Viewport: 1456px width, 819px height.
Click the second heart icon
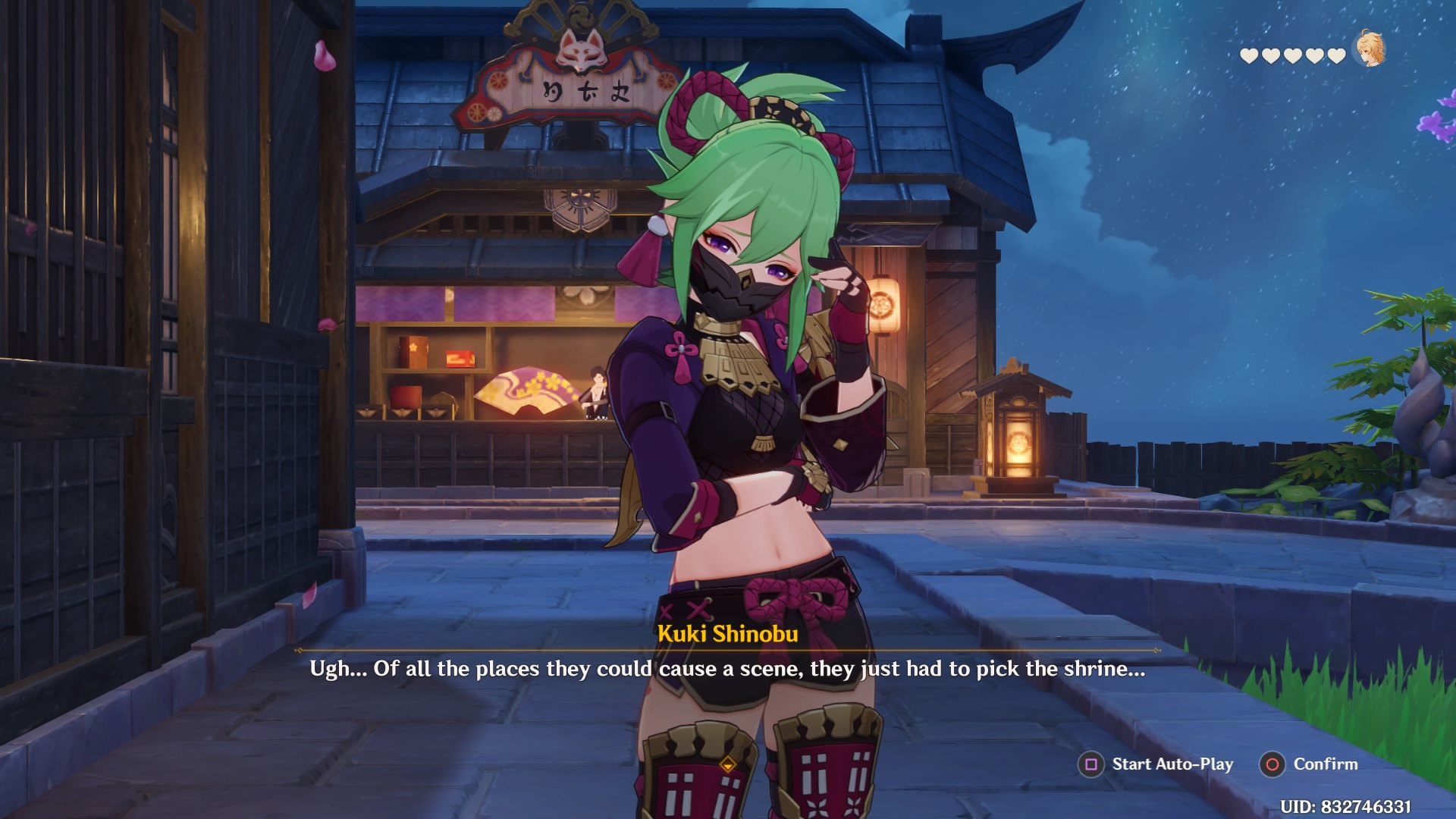[x=1270, y=56]
